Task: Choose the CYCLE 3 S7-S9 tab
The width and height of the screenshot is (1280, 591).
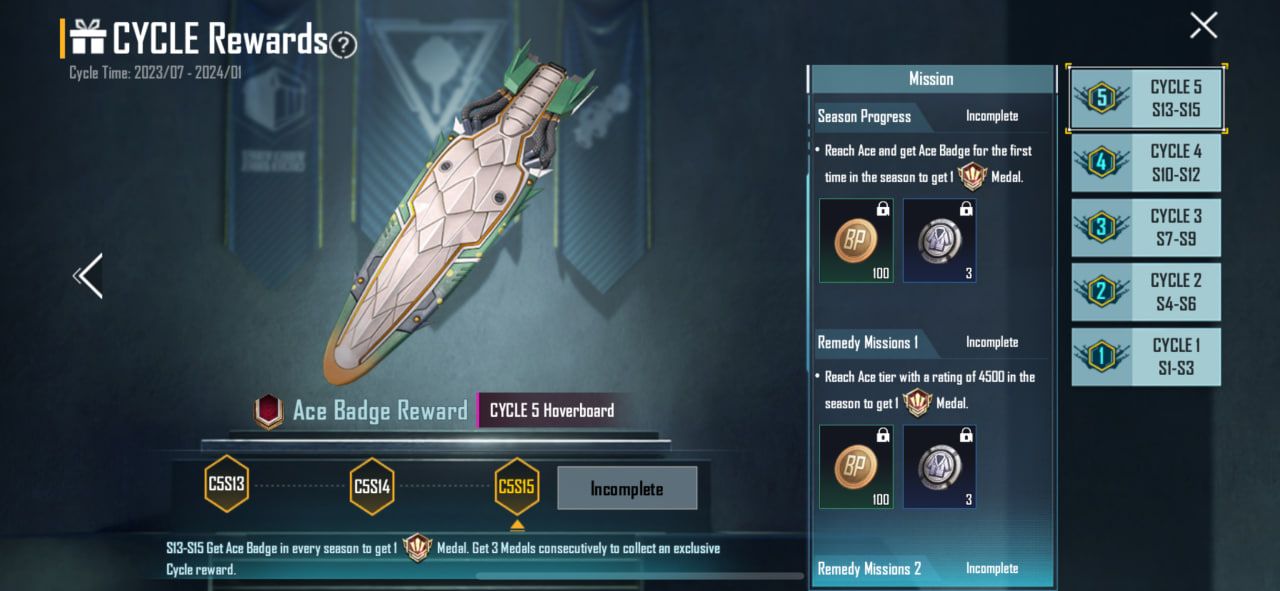Action: [x=1147, y=227]
